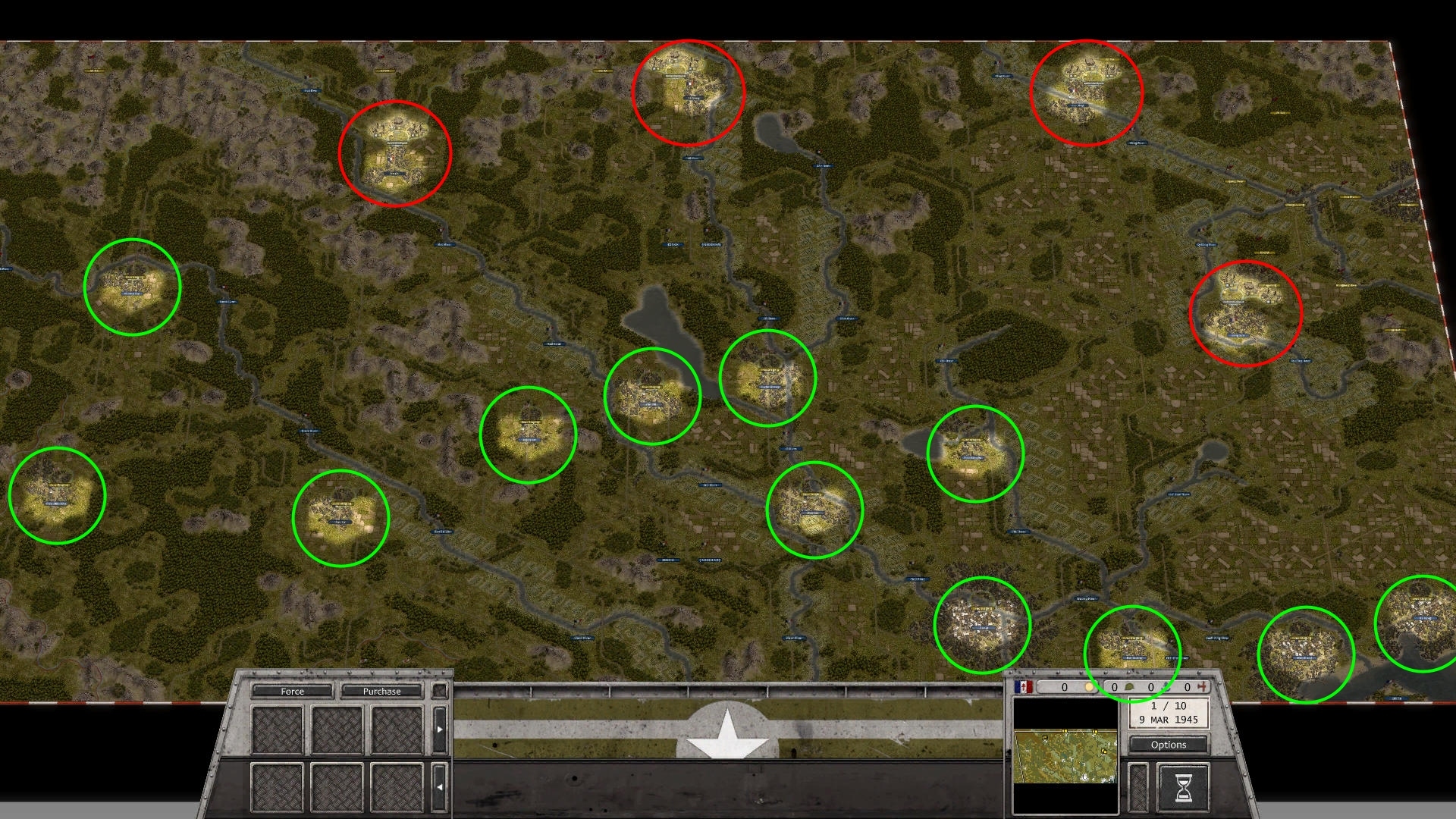Viewport: 1456px width, 819px height.
Task: Click the French flag icon in the resource bar
Action: point(1022,686)
